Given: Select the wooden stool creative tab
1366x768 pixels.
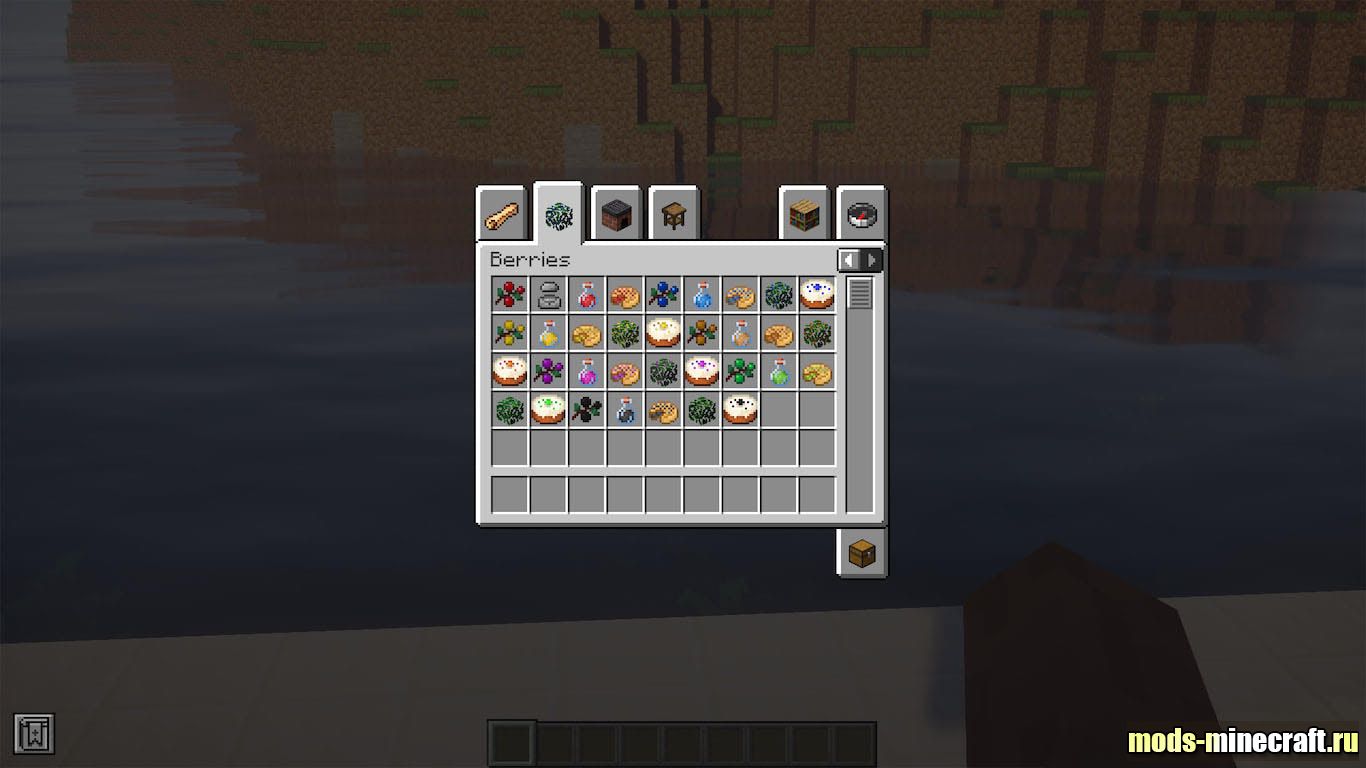Looking at the screenshot, I should (674, 214).
